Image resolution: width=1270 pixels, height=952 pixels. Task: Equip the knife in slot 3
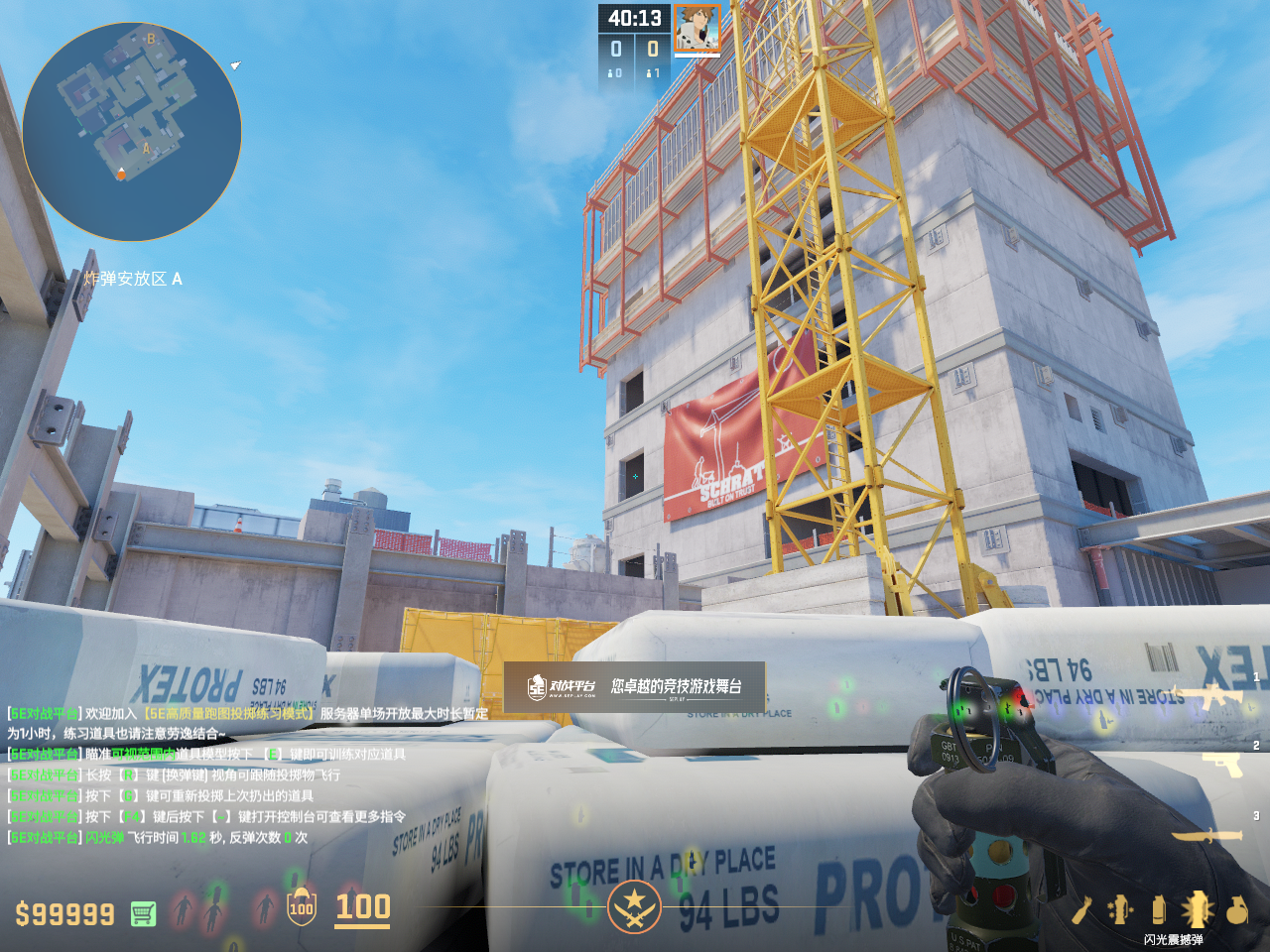[x=1206, y=836]
